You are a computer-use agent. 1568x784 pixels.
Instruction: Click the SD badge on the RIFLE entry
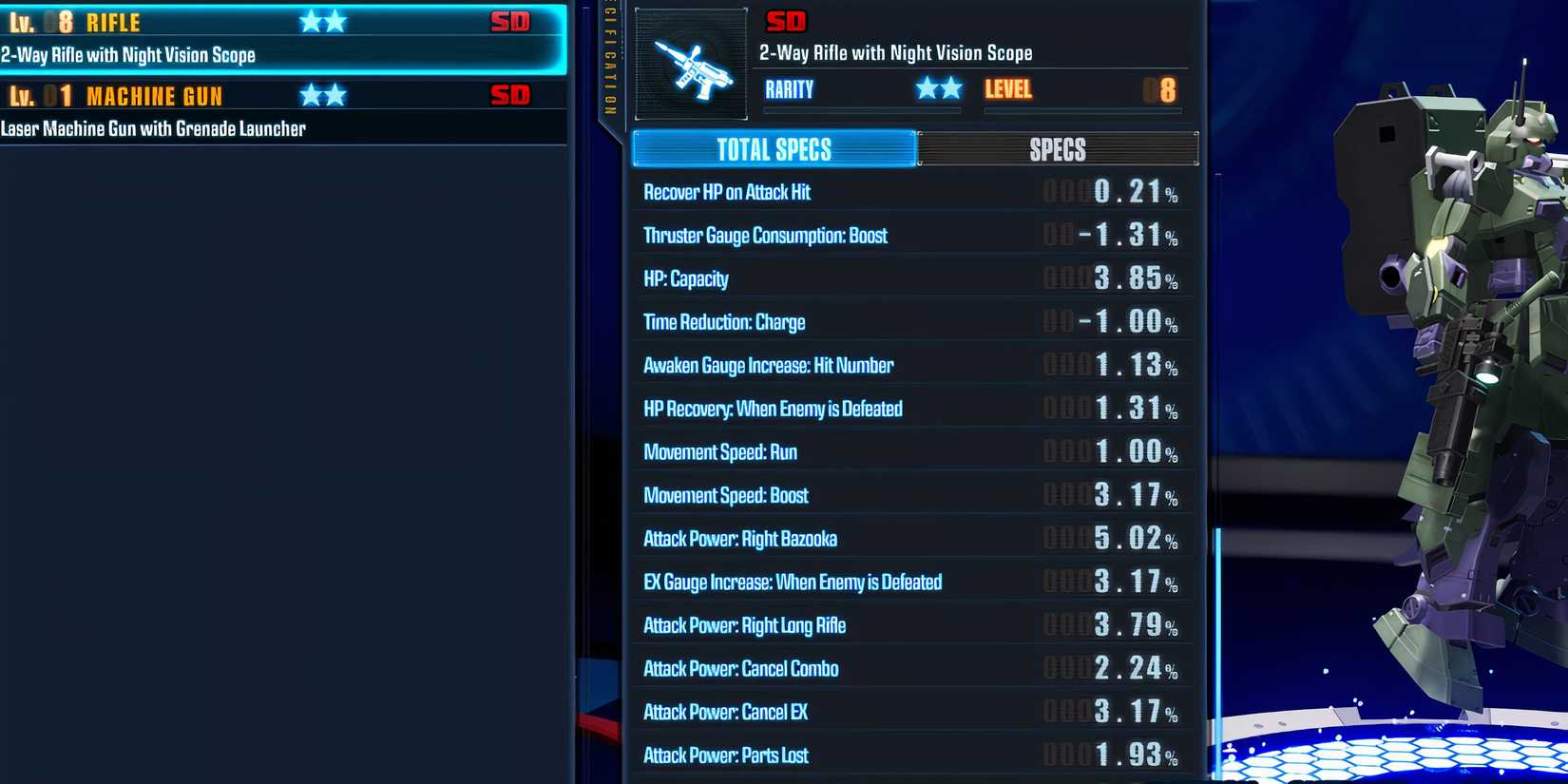511,21
